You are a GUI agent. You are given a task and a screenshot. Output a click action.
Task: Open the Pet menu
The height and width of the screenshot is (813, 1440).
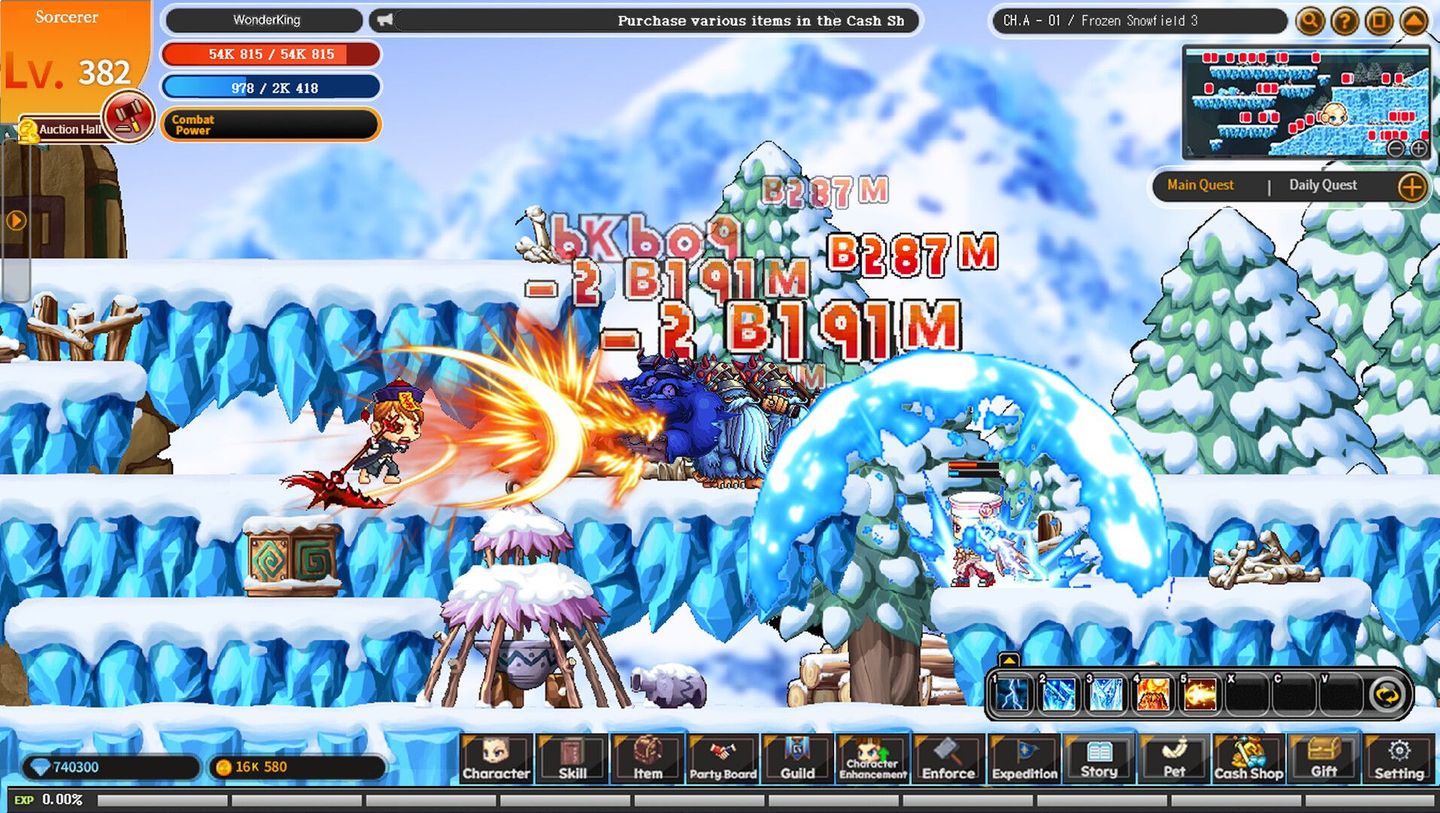tap(1173, 760)
